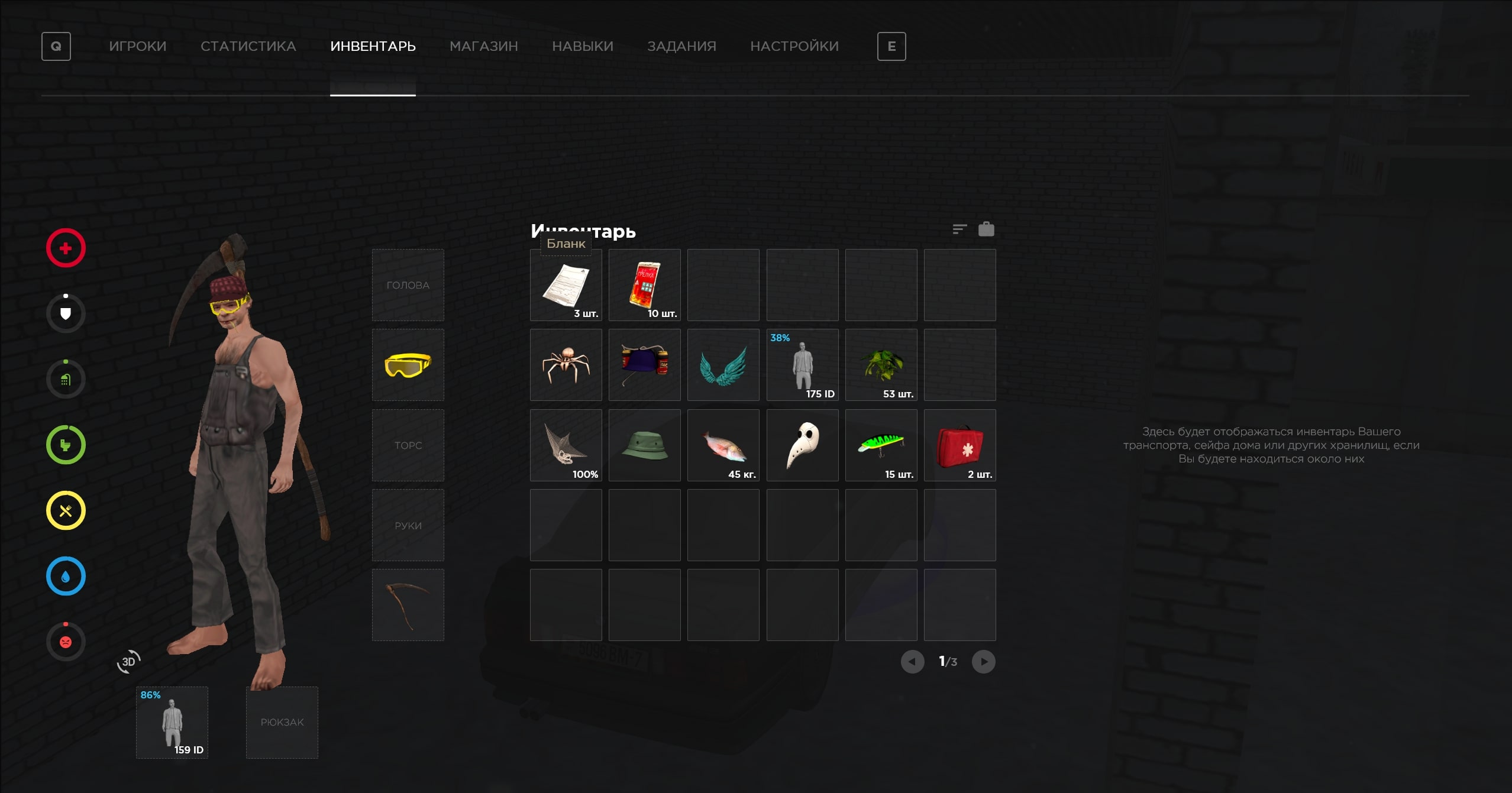Switch to the ИГРОКИ tab
The height and width of the screenshot is (793, 1512).
(137, 46)
